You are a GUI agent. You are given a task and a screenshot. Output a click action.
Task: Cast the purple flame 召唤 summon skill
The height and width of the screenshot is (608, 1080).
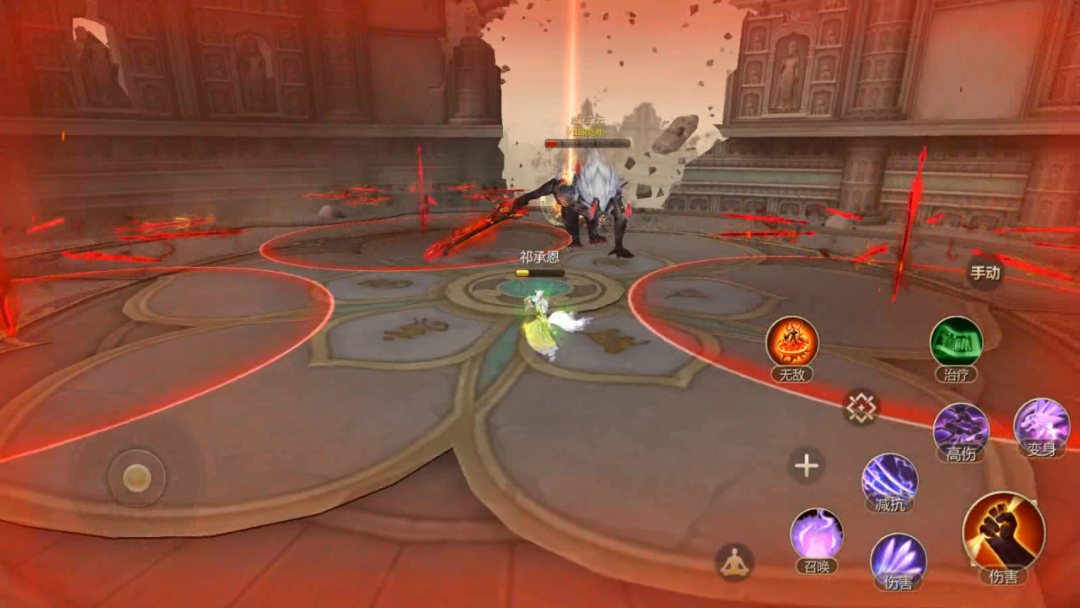pyautogui.click(x=817, y=534)
